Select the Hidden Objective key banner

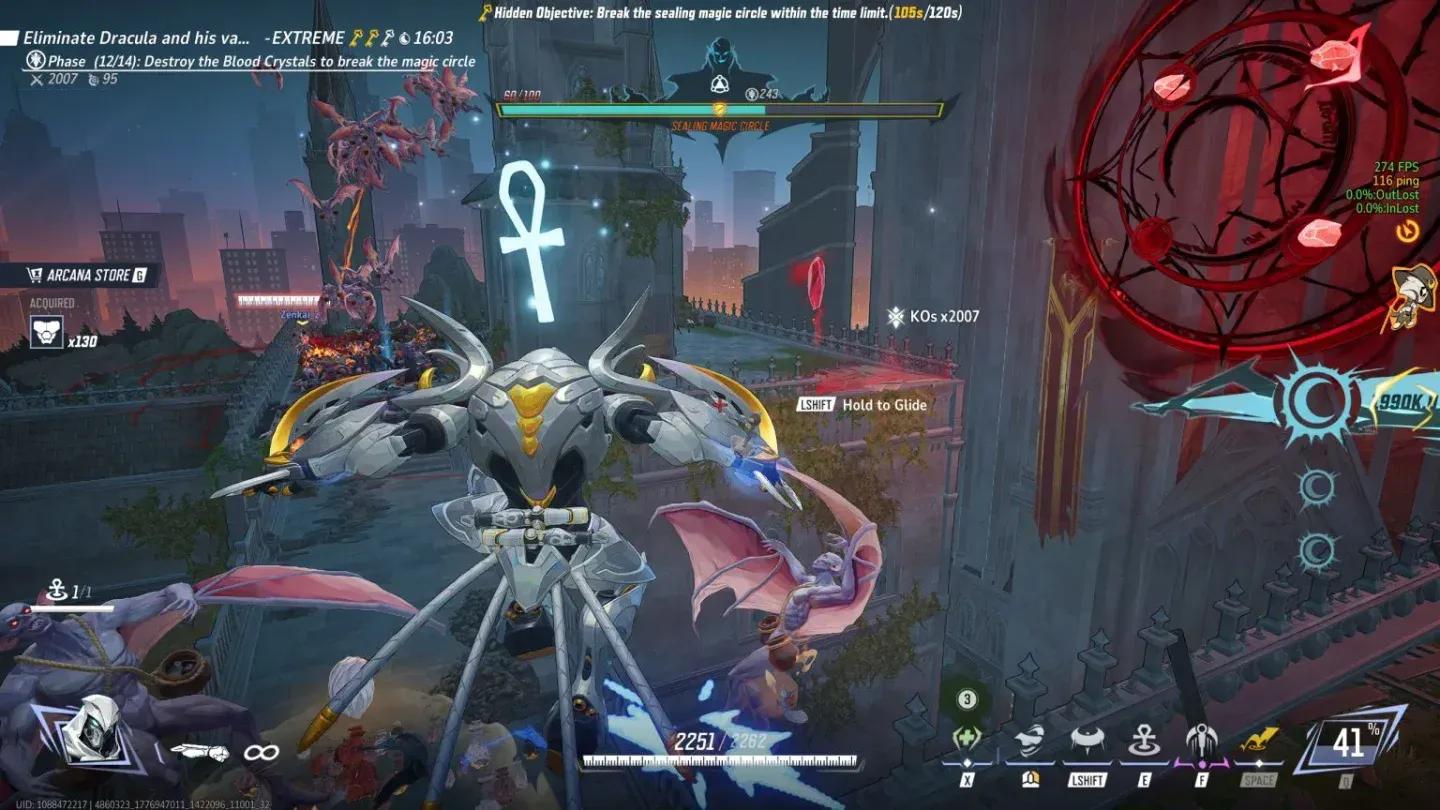(x=720, y=13)
